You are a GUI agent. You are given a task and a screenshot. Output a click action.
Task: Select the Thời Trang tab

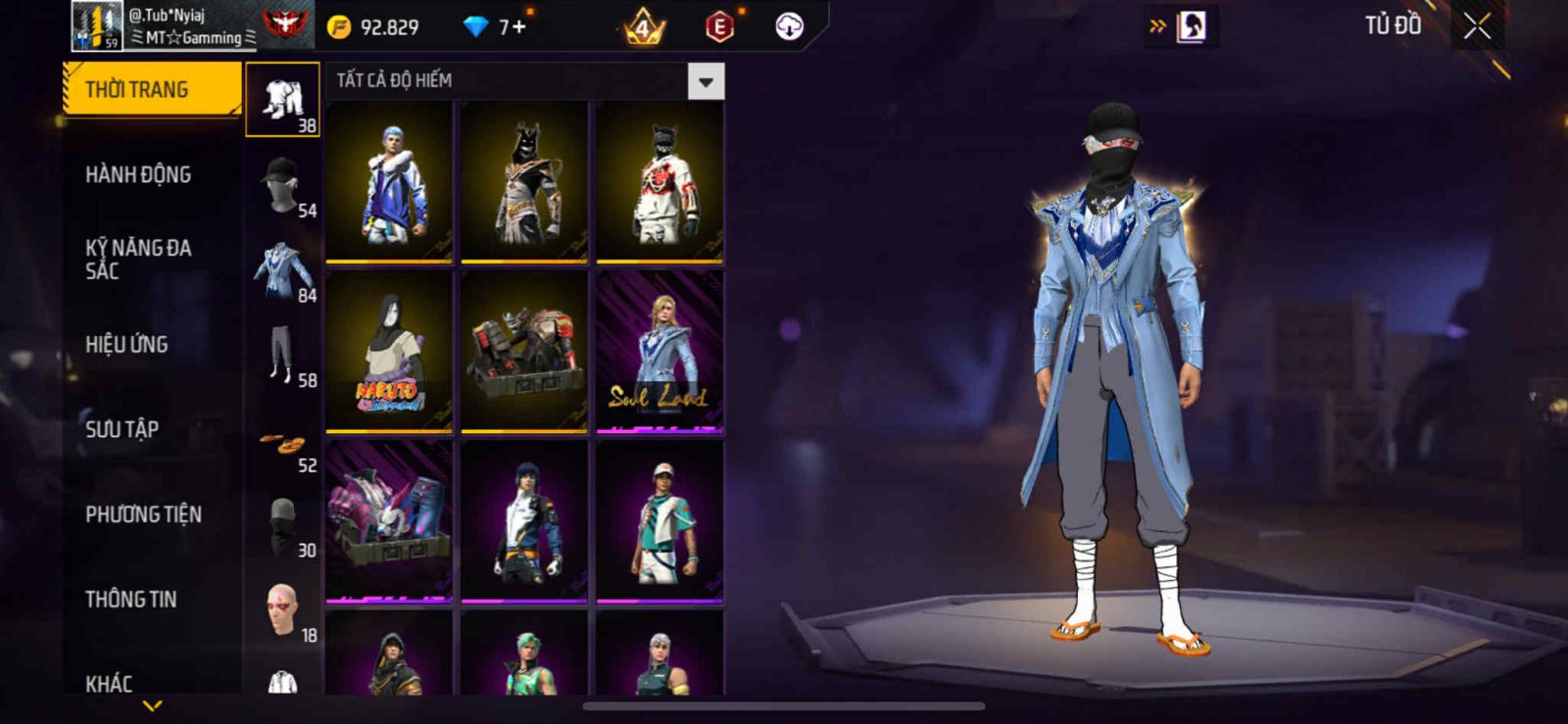150,89
